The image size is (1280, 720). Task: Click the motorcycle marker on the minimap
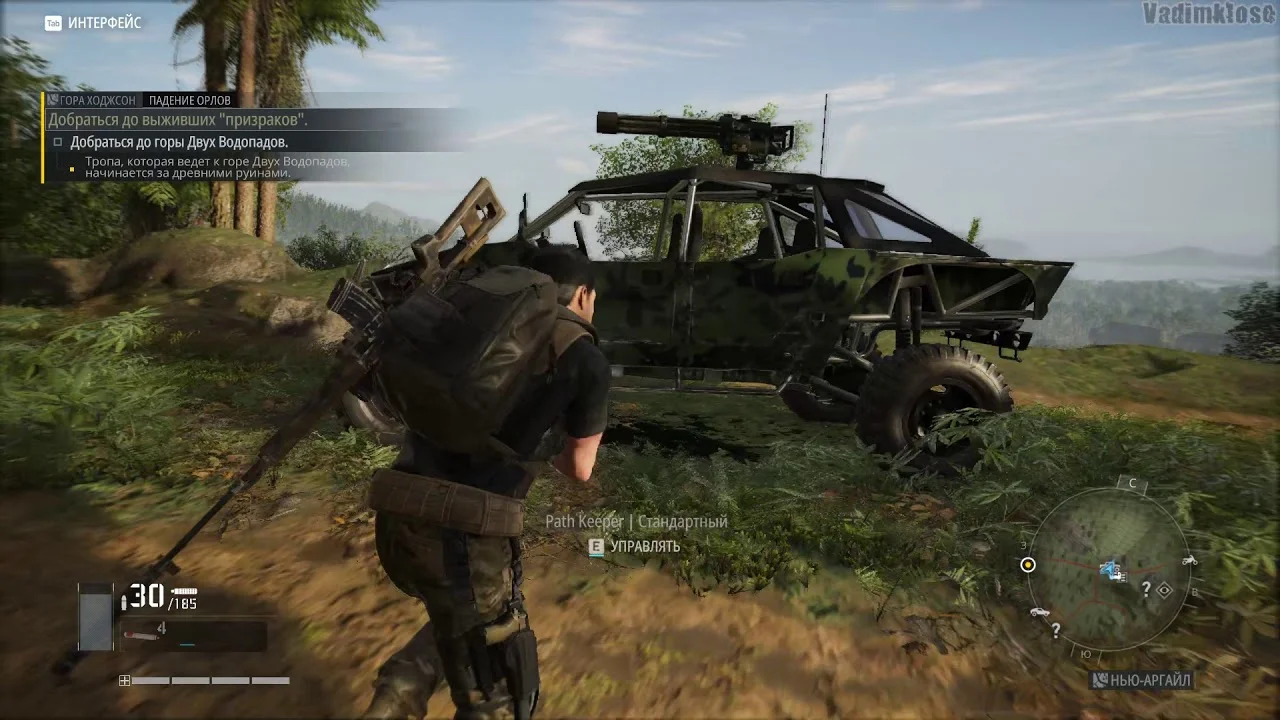tap(1189, 561)
